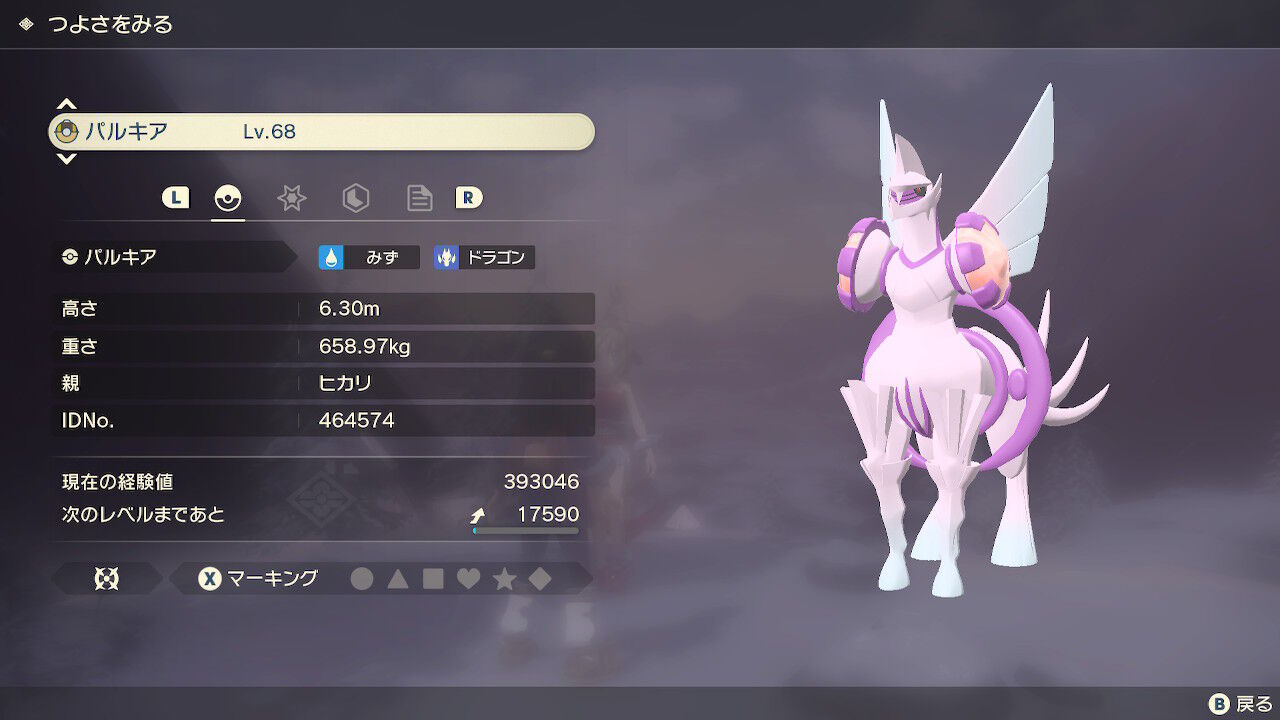This screenshot has width=1280, height=720.
Task: Click the Water type みず icon
Action: point(370,256)
